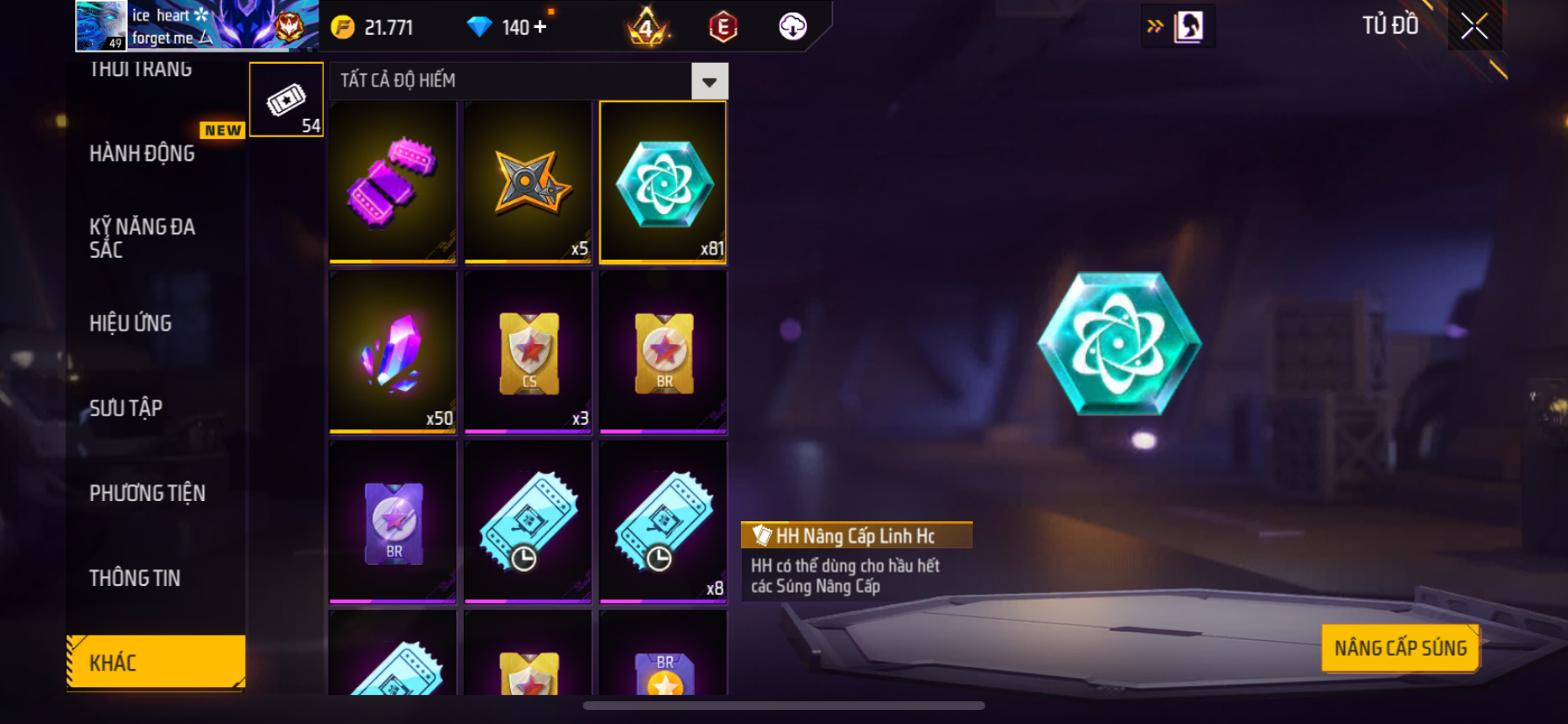
Task: Open the Tất Cả Độ Hiếm rarity dropdown
Action: [709, 81]
